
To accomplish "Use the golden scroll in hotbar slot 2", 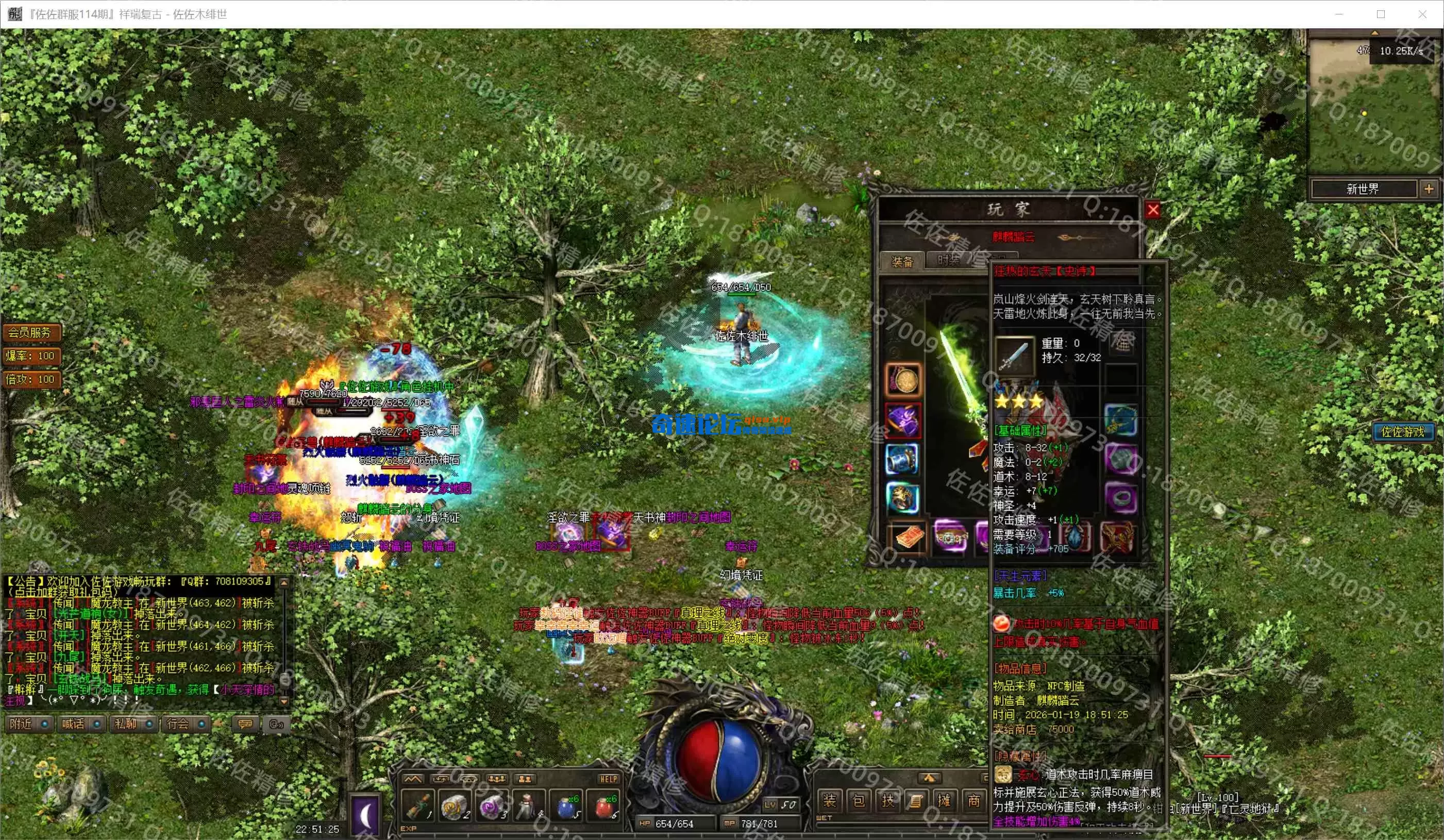I will [455, 806].
